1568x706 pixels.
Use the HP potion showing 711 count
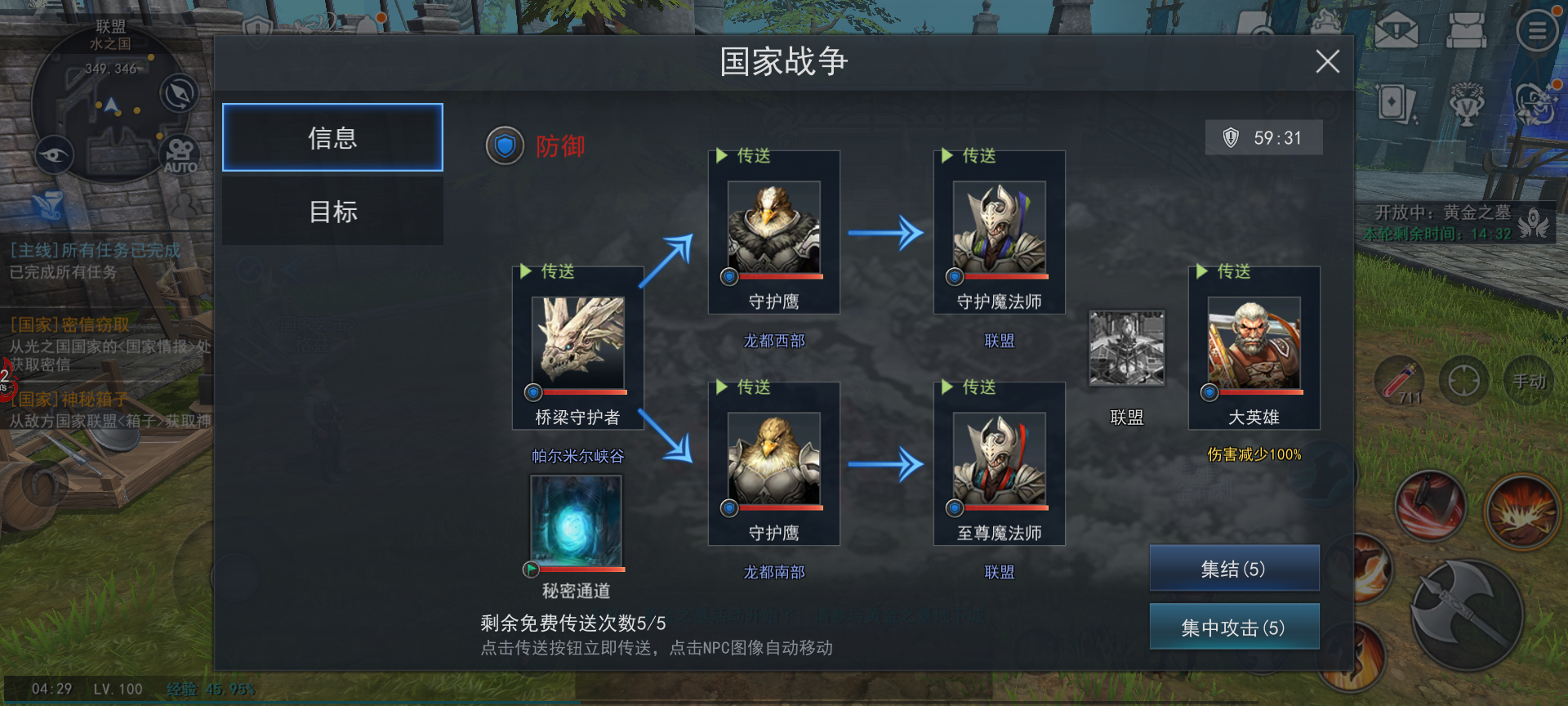coord(1401,380)
